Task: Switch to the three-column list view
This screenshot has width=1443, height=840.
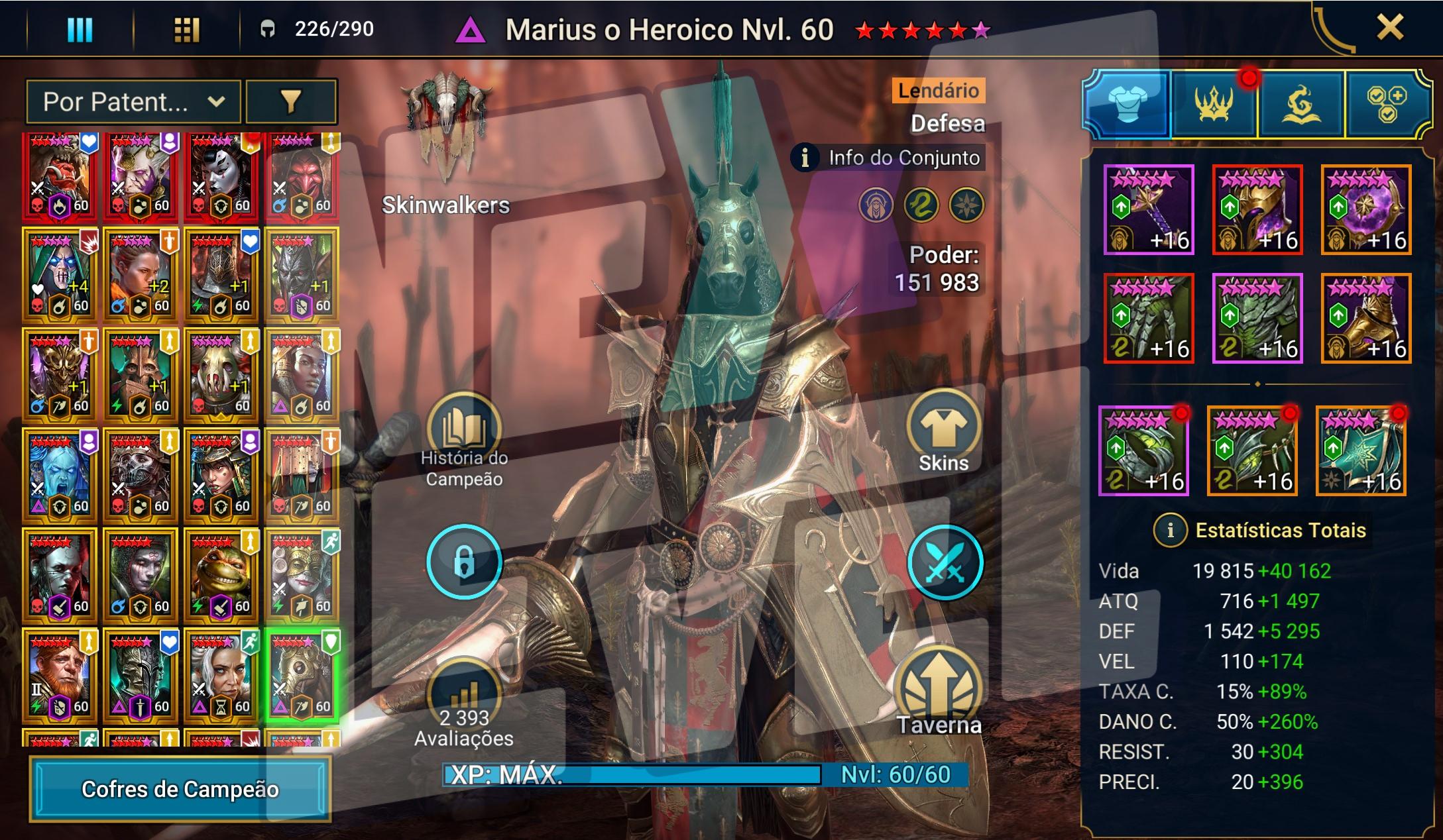Action: [80, 30]
